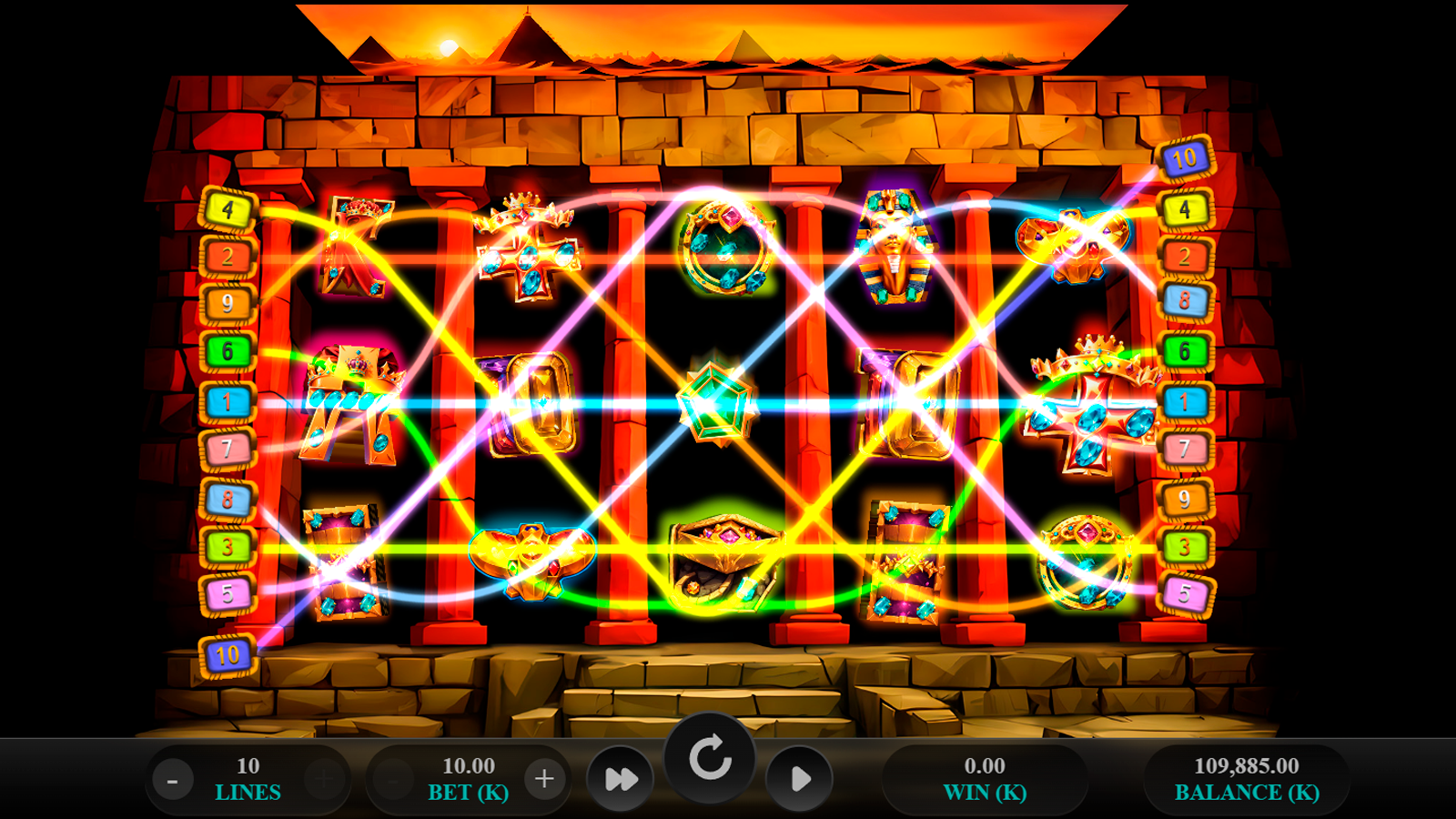Viewport: 1456px width, 819px height.
Task: Decrease the number of lines with the minus
Action: (x=173, y=779)
